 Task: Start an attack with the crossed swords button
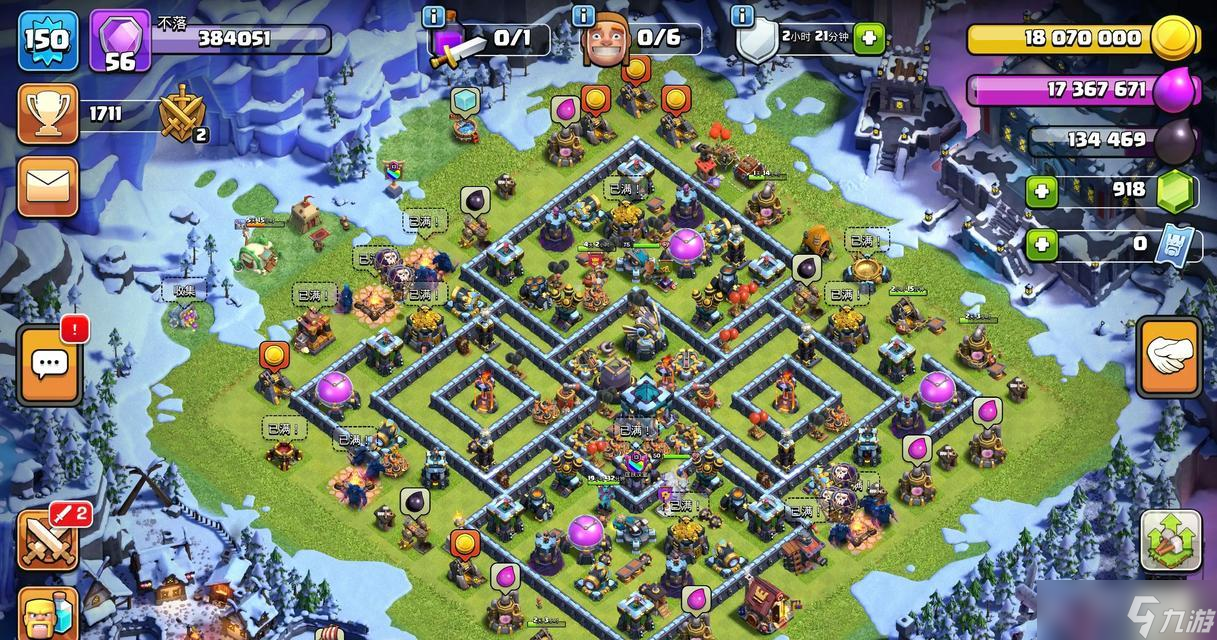tap(47, 540)
